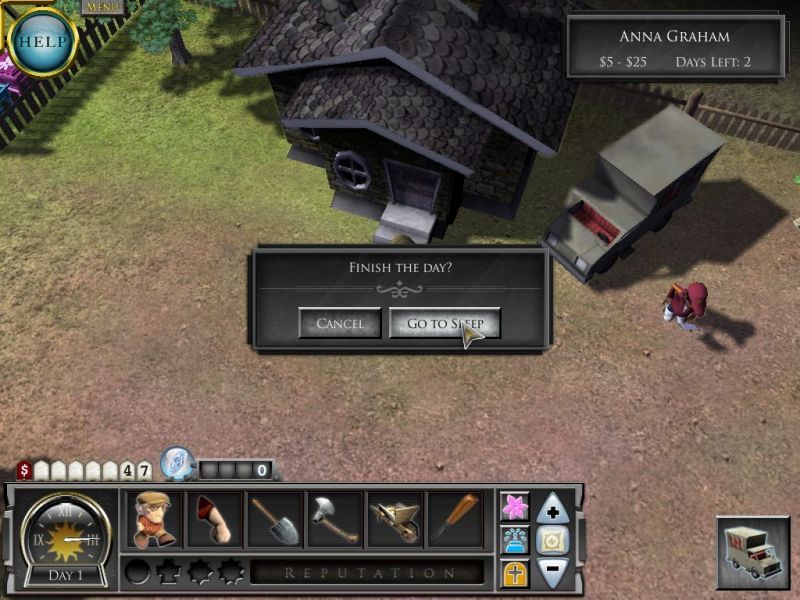Pick the shovel tool

[275, 519]
